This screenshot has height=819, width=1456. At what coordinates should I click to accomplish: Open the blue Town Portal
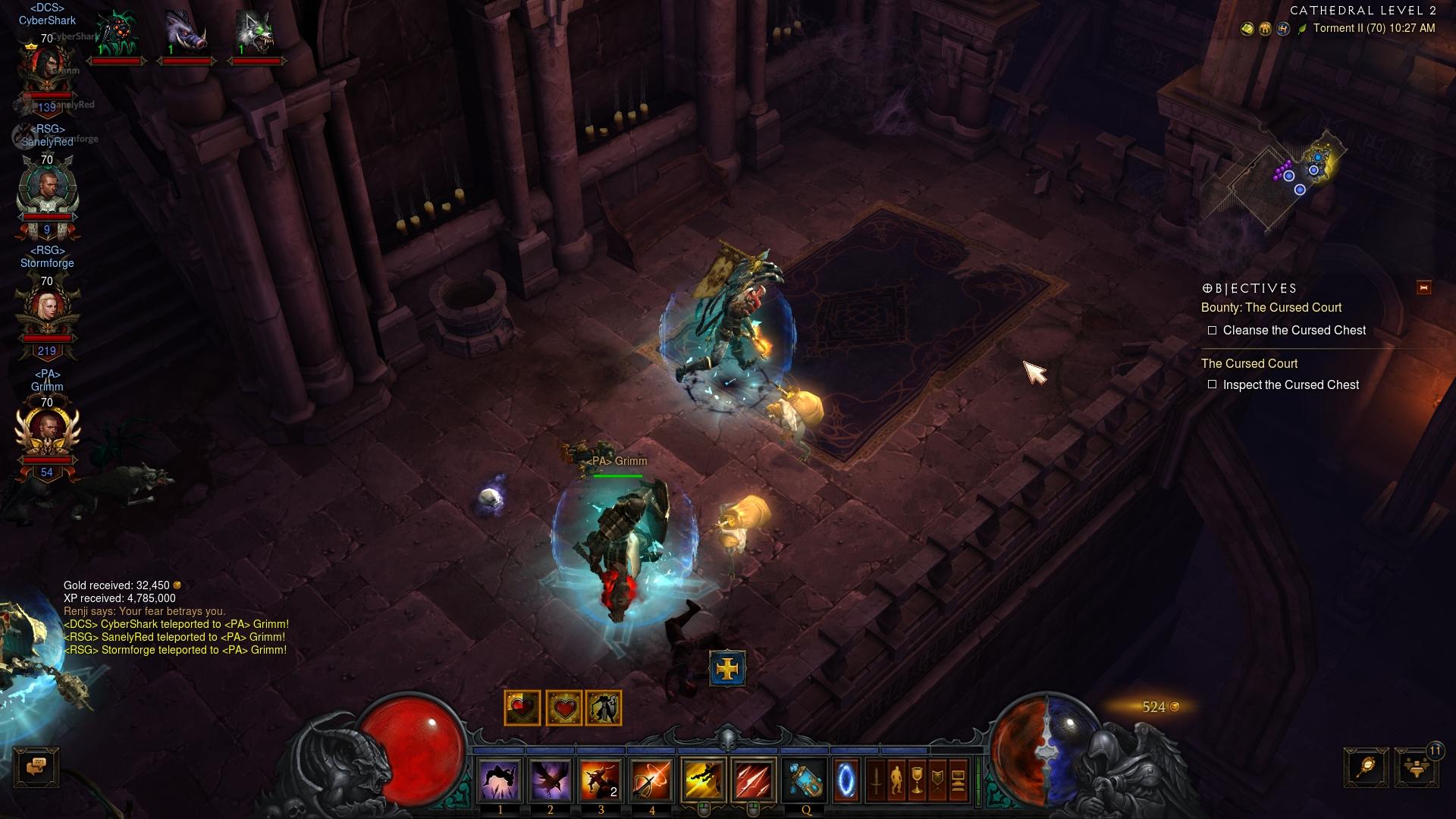[846, 781]
